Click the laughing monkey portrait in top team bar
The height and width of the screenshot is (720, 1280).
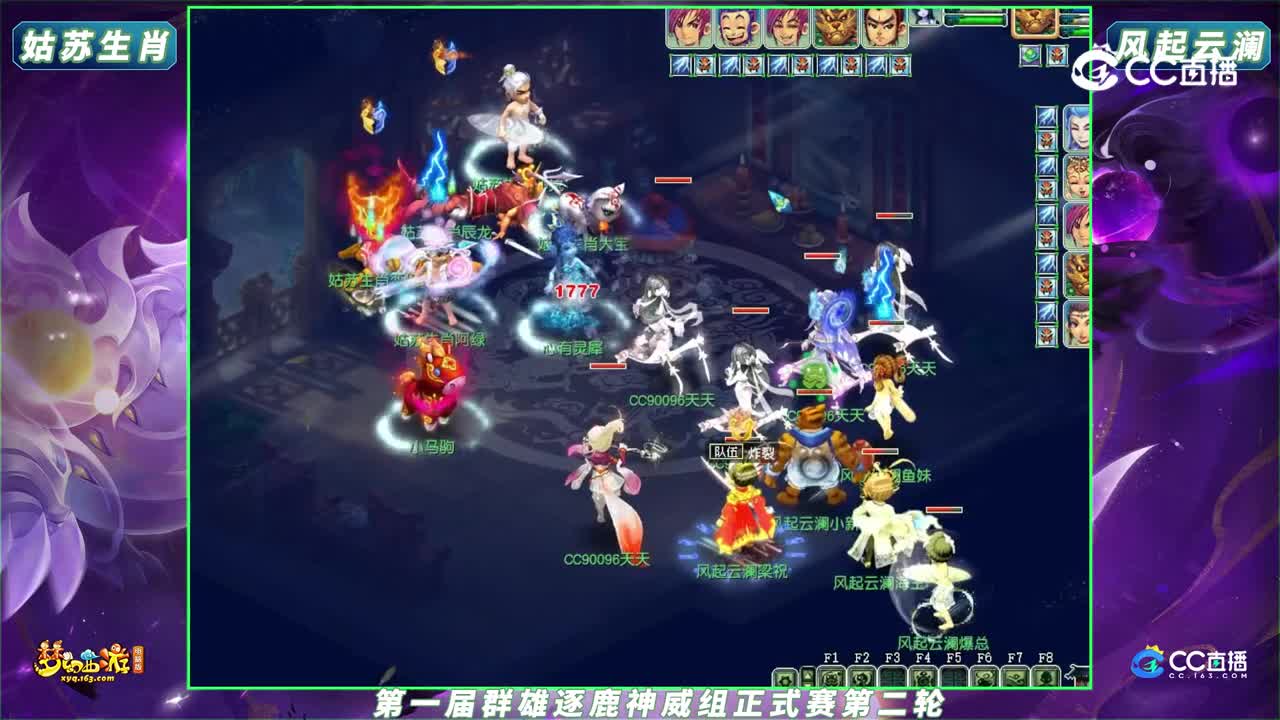click(x=736, y=26)
